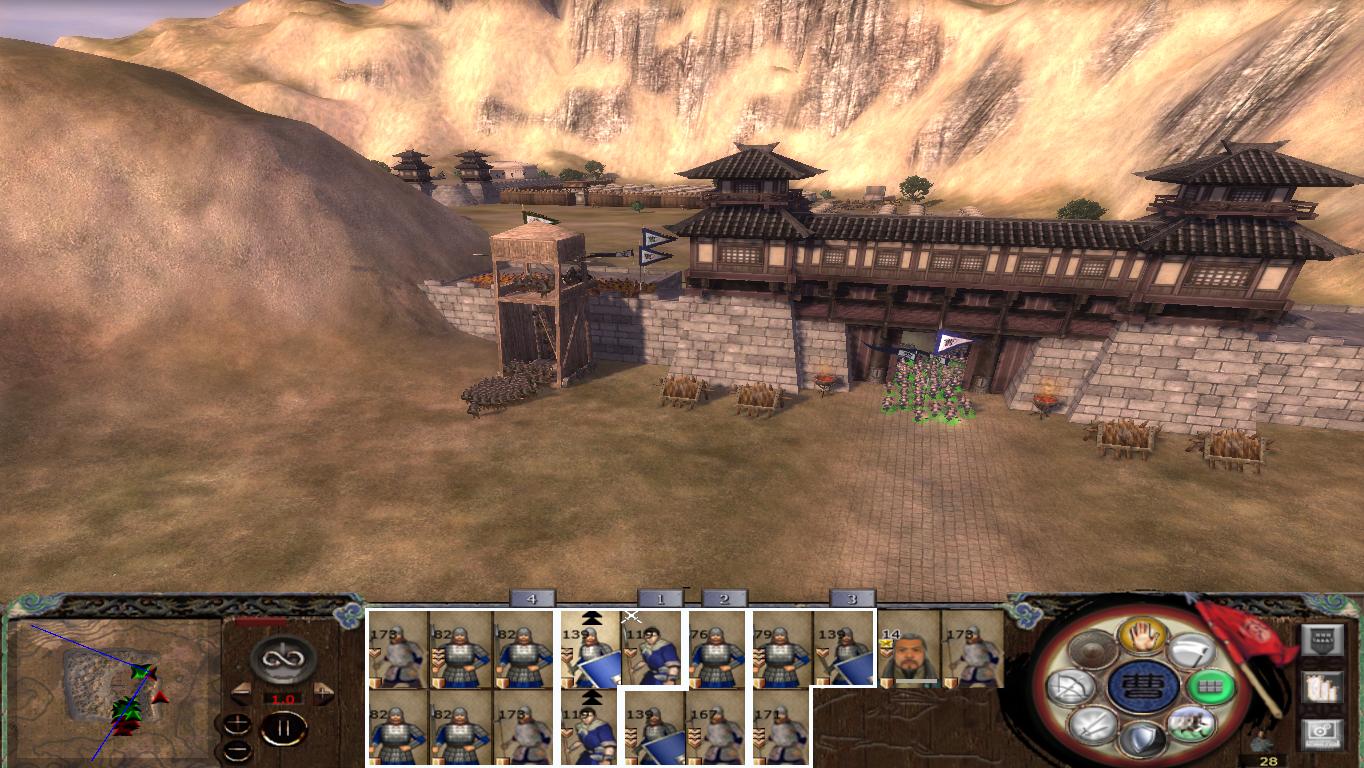Viewport: 1364px width, 768px height.
Task: Pause the battle with the pause button
Action: click(x=284, y=728)
